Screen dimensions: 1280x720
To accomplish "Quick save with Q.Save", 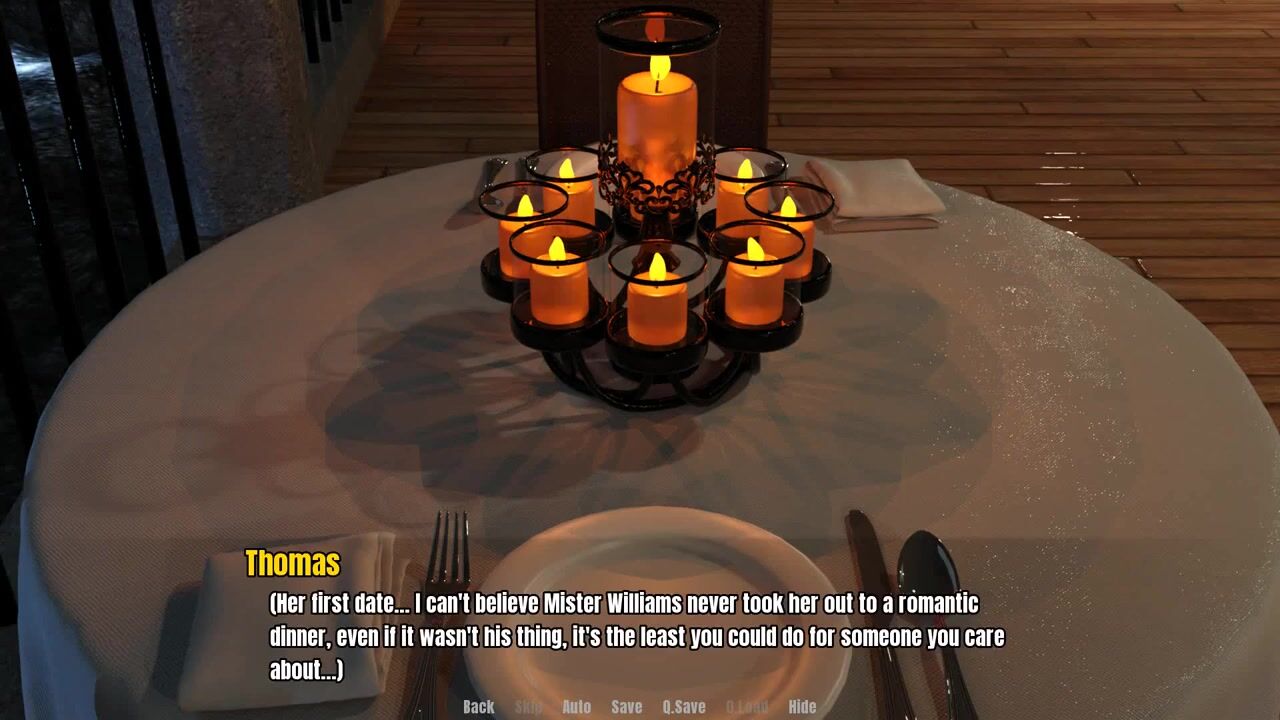I will pyautogui.click(x=684, y=706).
